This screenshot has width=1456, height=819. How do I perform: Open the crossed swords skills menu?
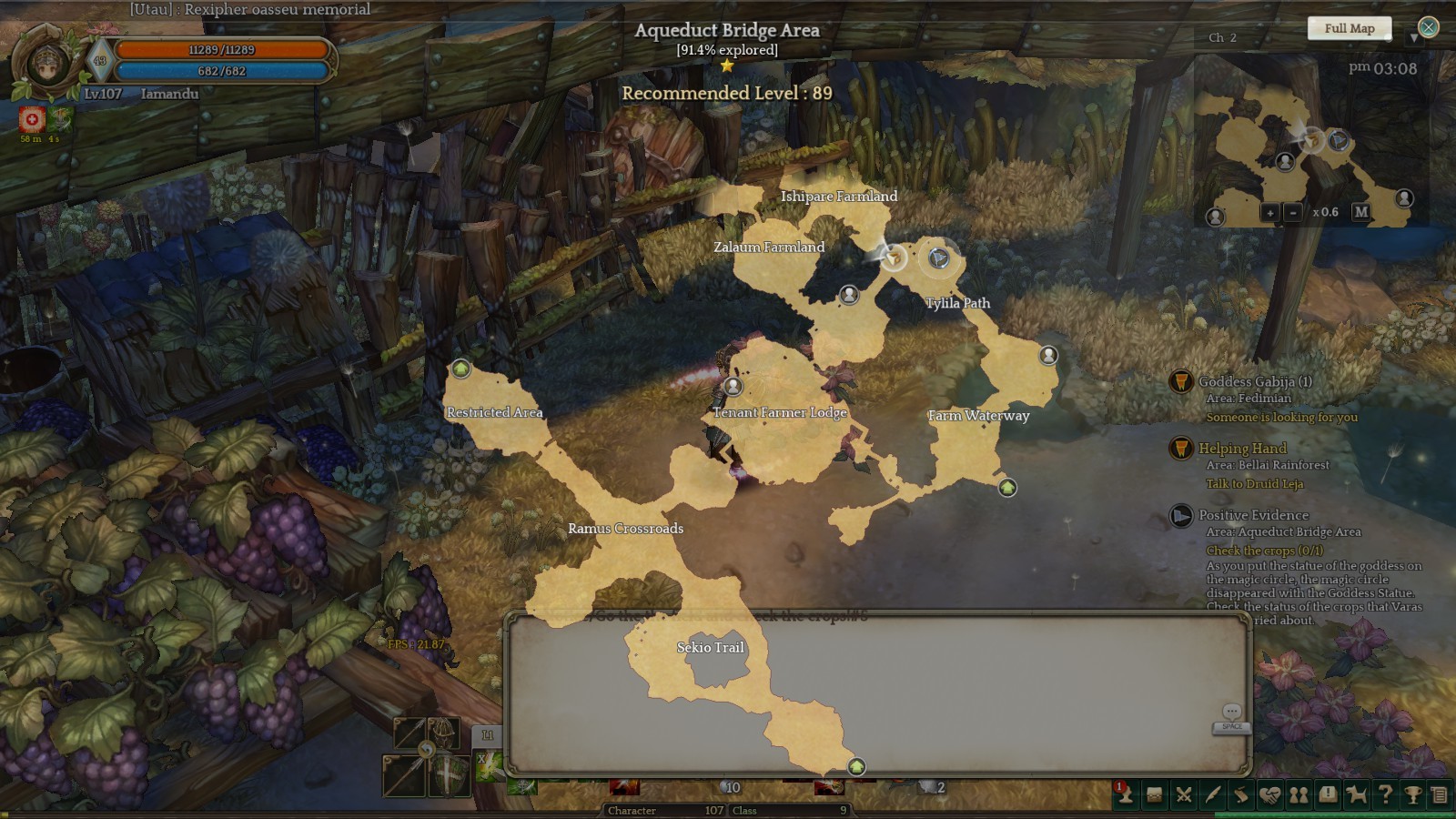[1184, 794]
